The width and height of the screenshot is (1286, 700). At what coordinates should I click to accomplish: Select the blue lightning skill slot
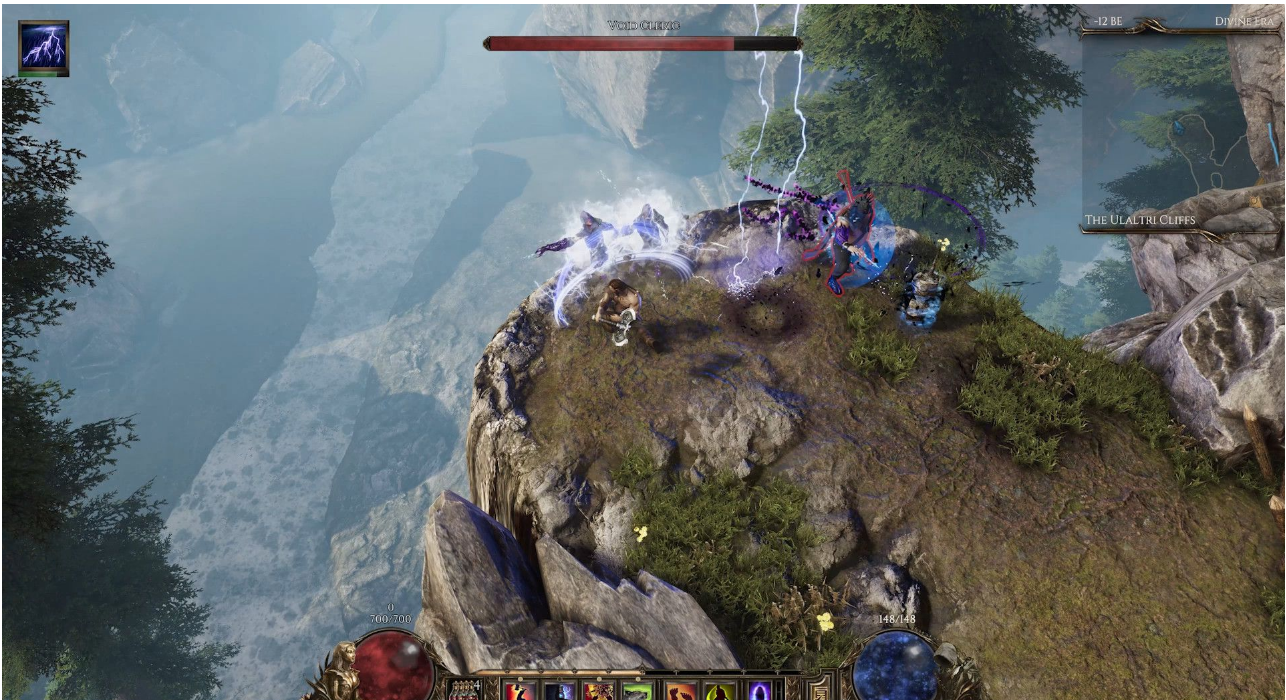tap(559, 691)
